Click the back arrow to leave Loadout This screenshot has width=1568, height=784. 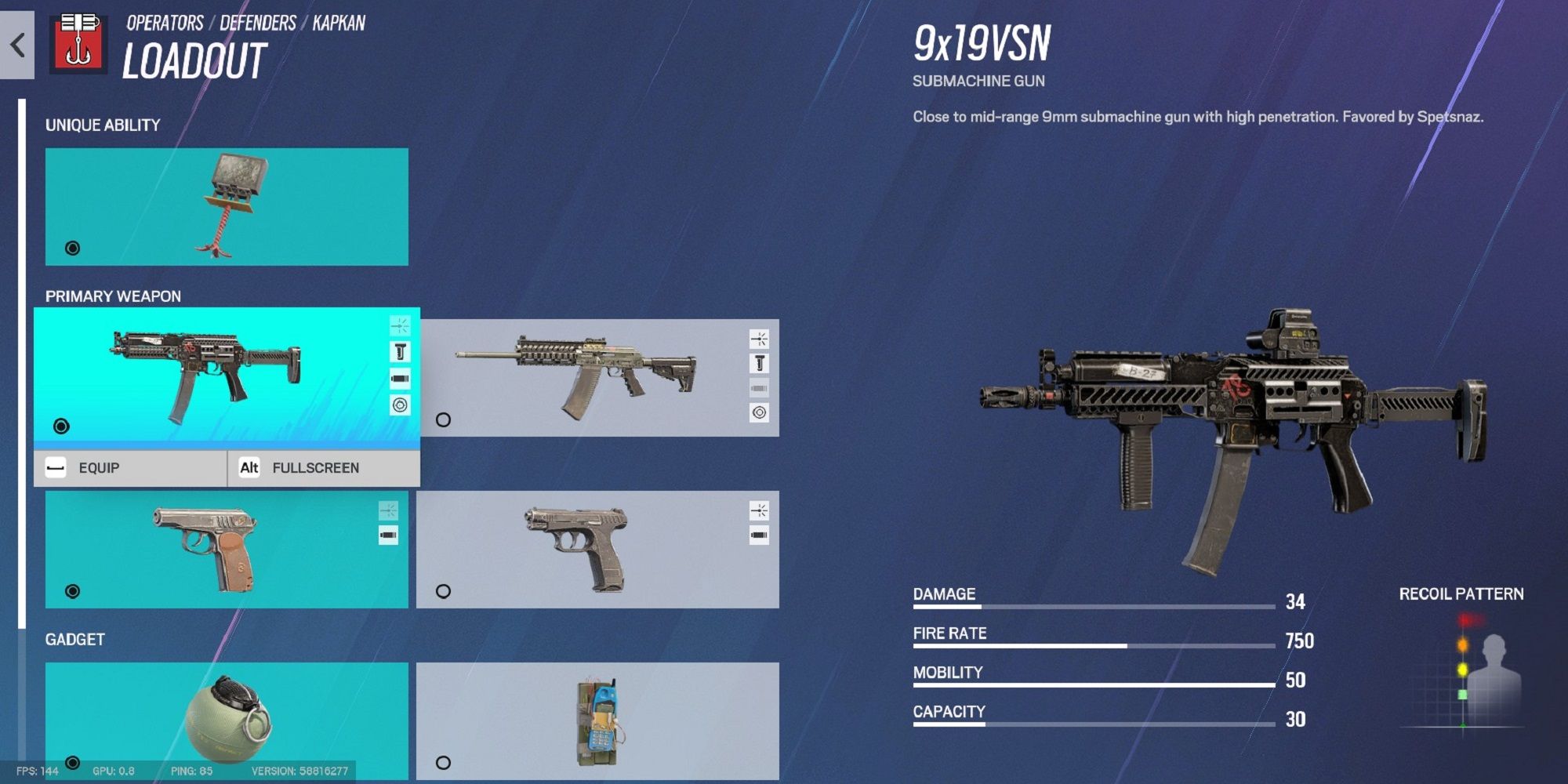[x=17, y=45]
